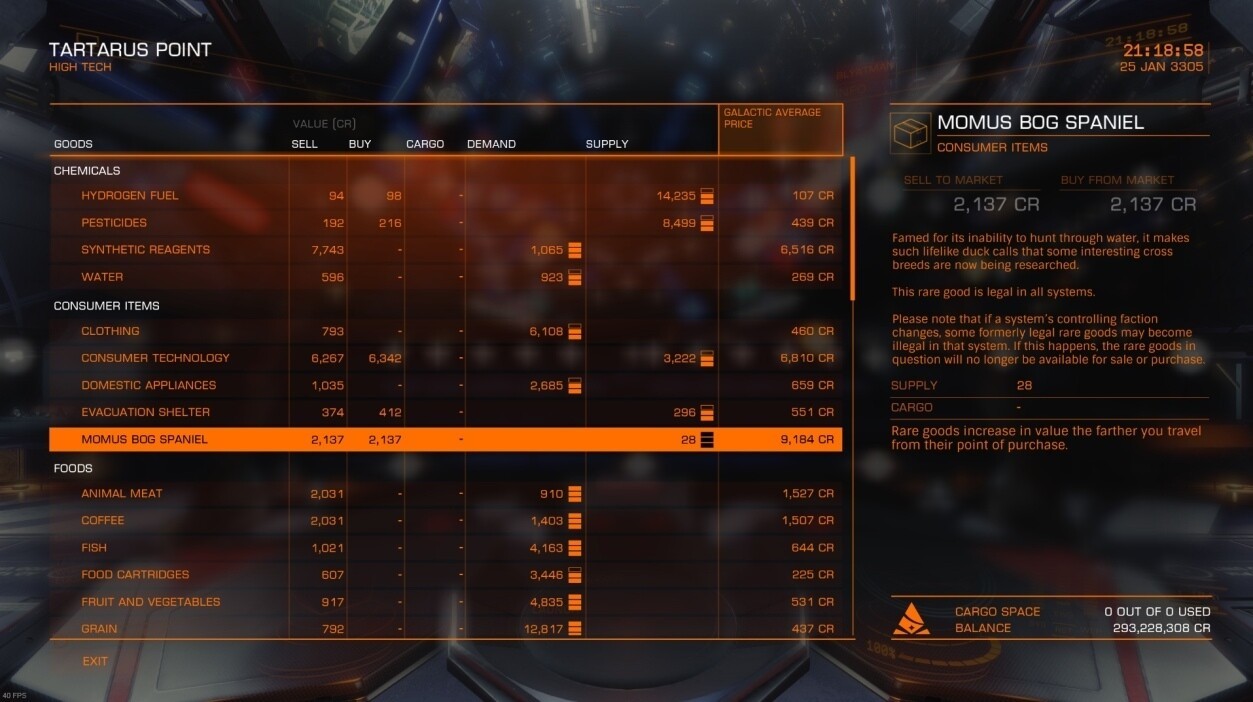Image resolution: width=1253 pixels, height=702 pixels.
Task: Select the Synthetic Reagents row
Action: (146, 250)
